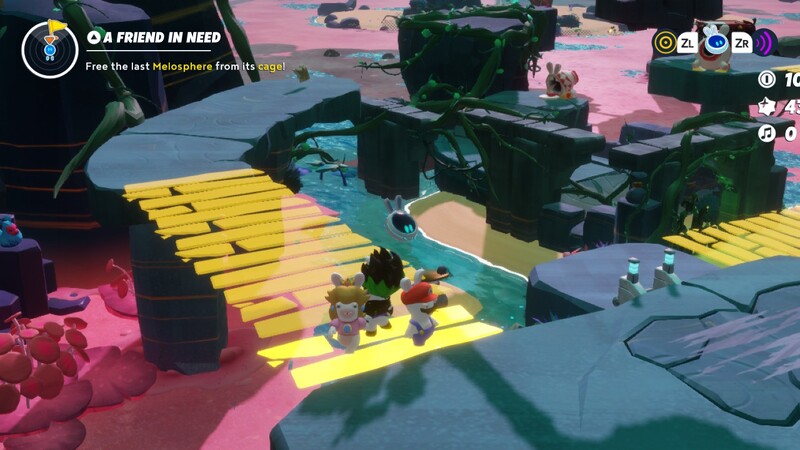This screenshot has height=450, width=800.
Task: Click the Beep-0 robot portrait icon
Action: [716, 43]
